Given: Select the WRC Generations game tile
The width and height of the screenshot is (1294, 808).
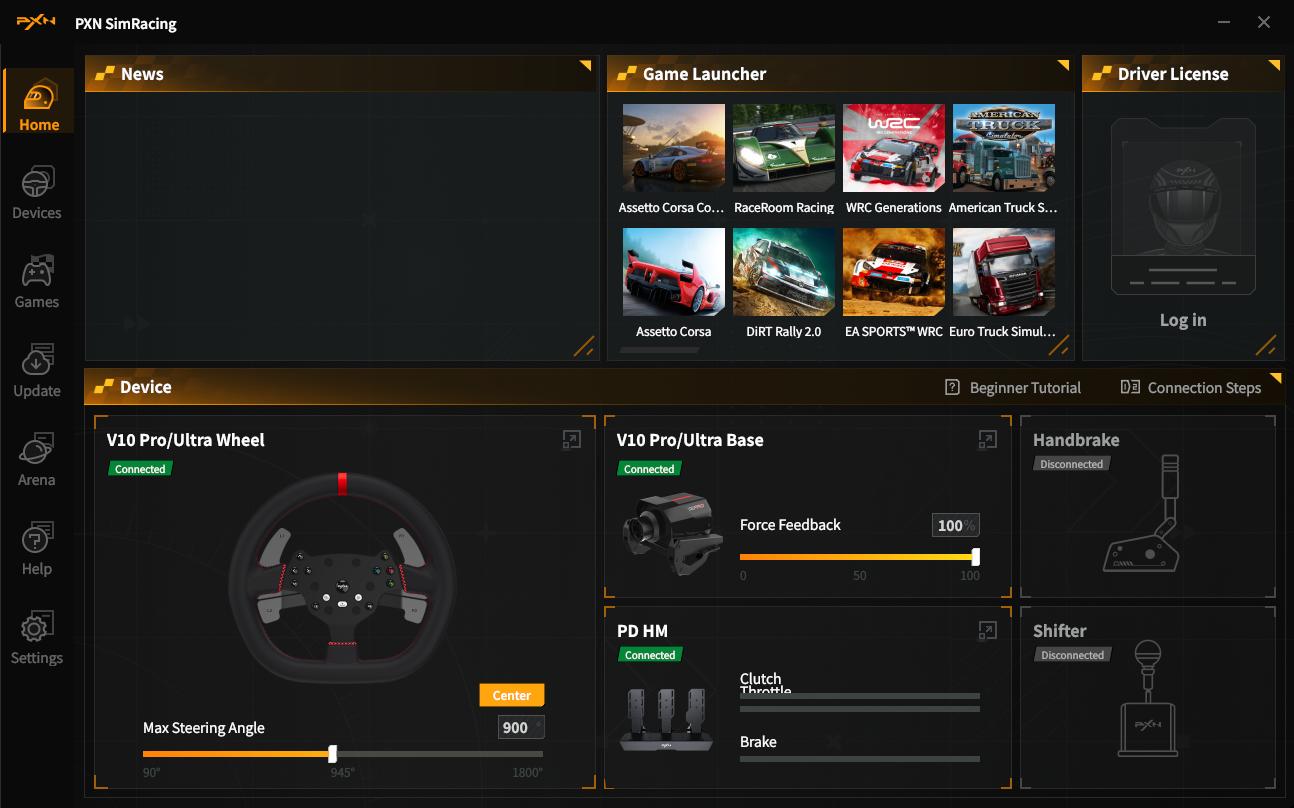Looking at the screenshot, I should click(893, 148).
